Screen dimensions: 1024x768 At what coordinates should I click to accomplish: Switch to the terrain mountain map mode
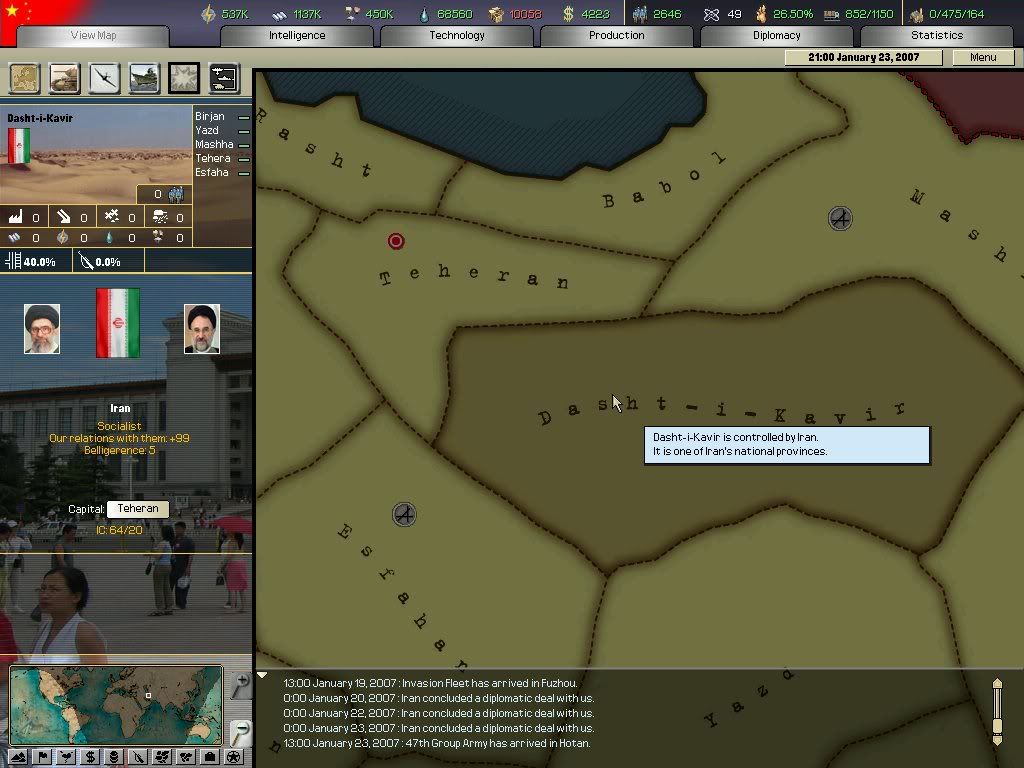[18, 757]
